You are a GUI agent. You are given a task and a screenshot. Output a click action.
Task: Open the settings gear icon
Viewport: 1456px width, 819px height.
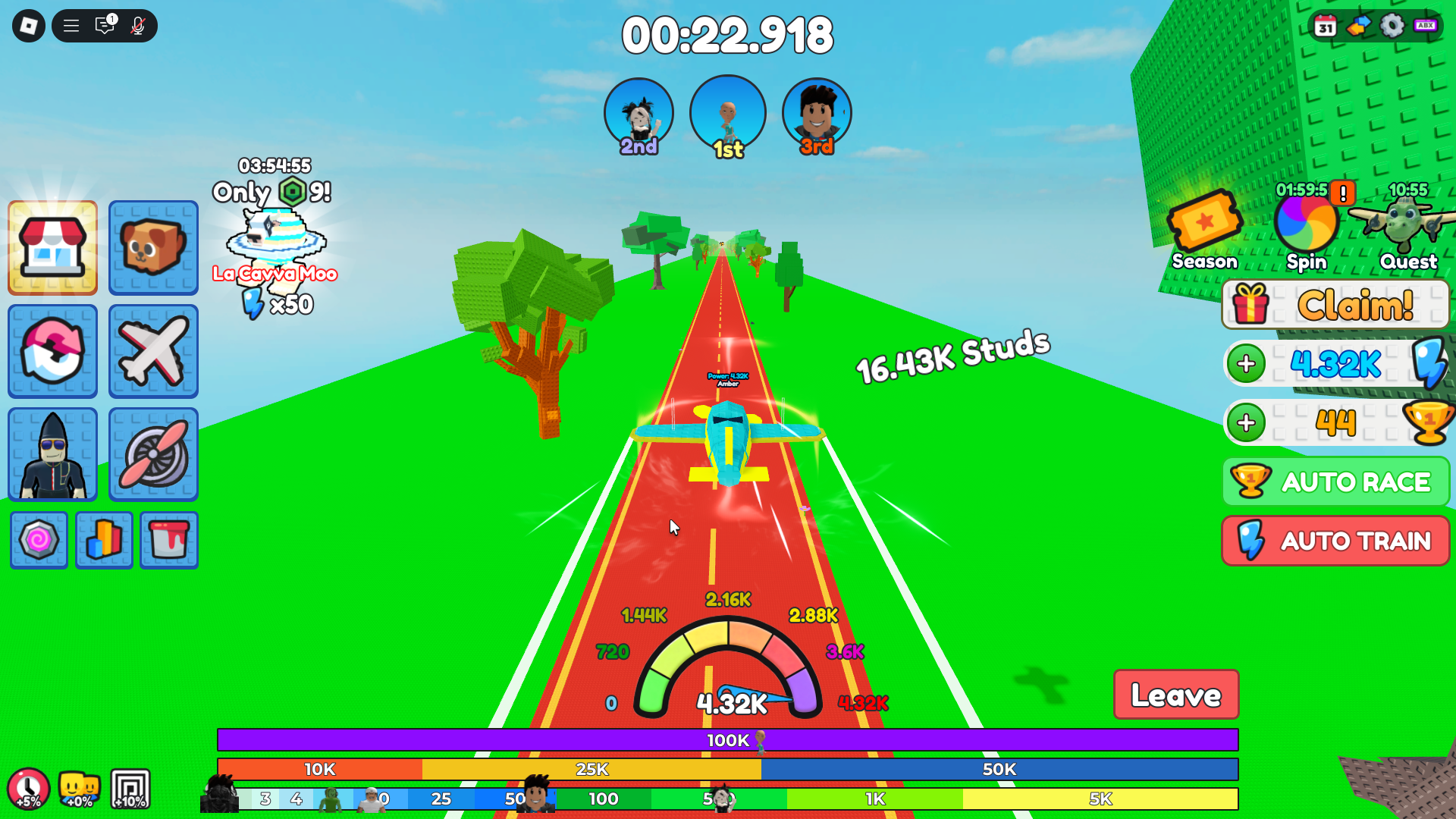[1392, 26]
